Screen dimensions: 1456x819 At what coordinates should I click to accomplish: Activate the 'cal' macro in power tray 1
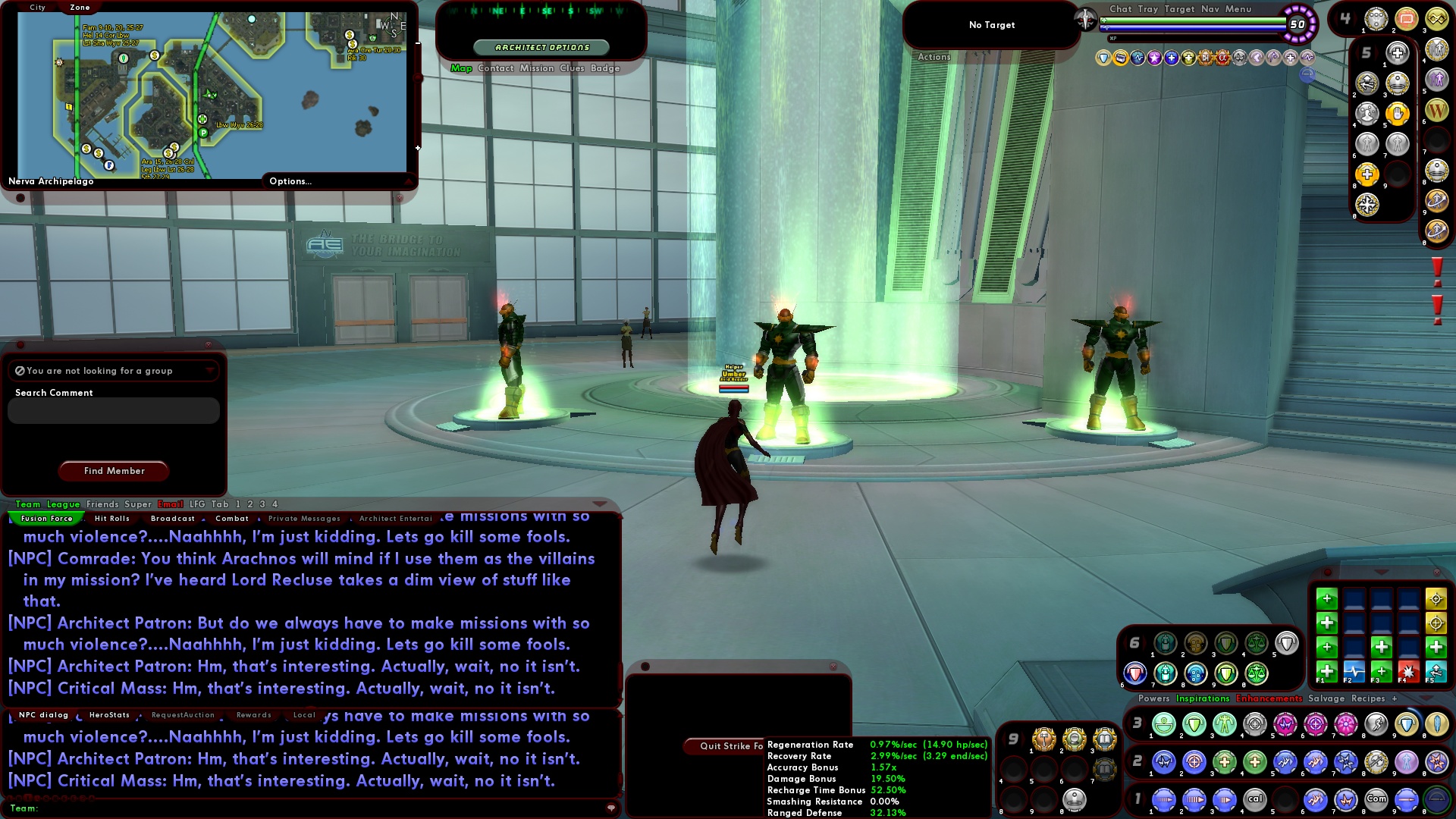tap(1256, 799)
